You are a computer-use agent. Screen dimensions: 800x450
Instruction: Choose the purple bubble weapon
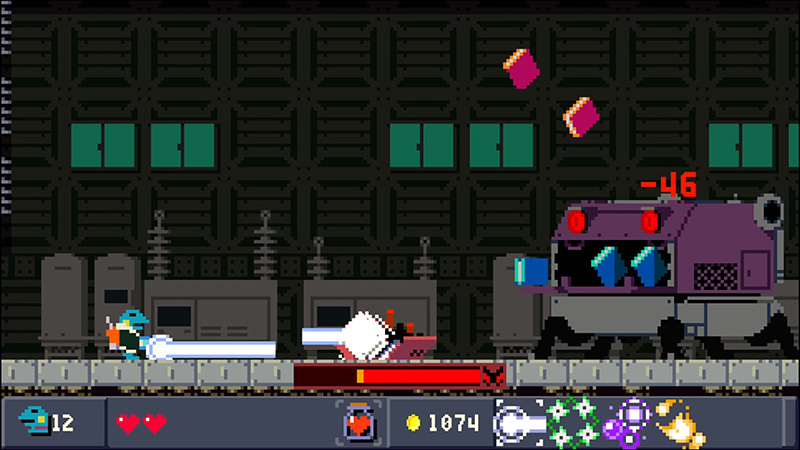[x=627, y=422]
